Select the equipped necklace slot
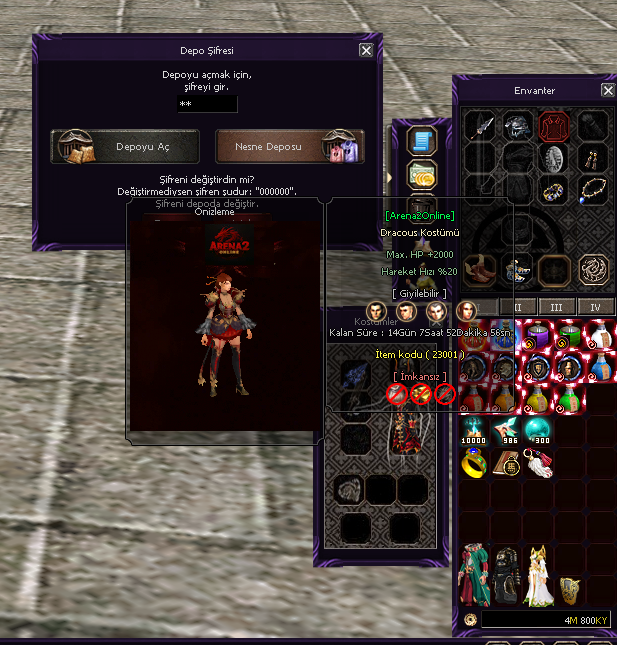This screenshot has width=617, height=645. [x=592, y=187]
